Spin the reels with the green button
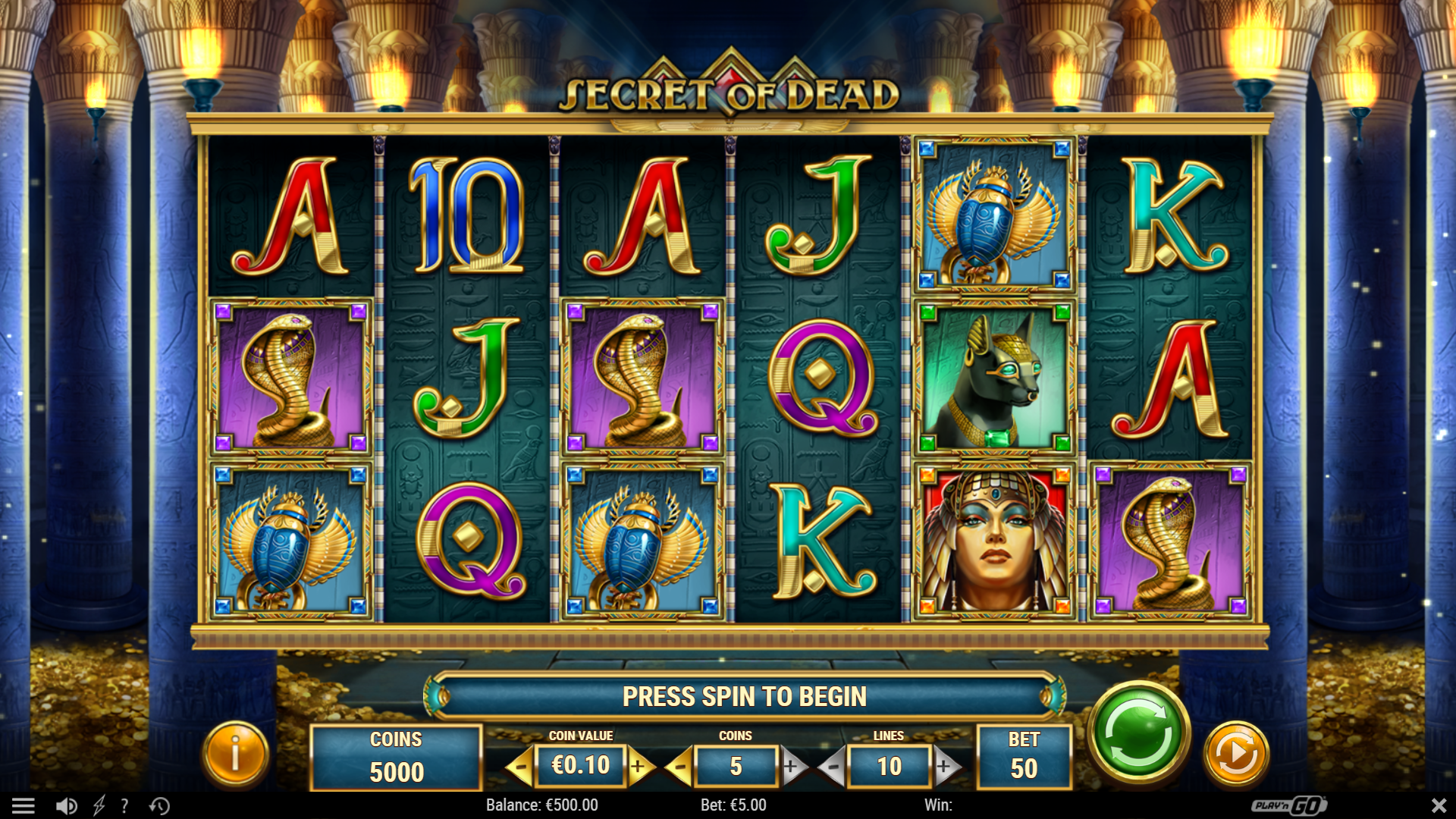 pos(1138,733)
